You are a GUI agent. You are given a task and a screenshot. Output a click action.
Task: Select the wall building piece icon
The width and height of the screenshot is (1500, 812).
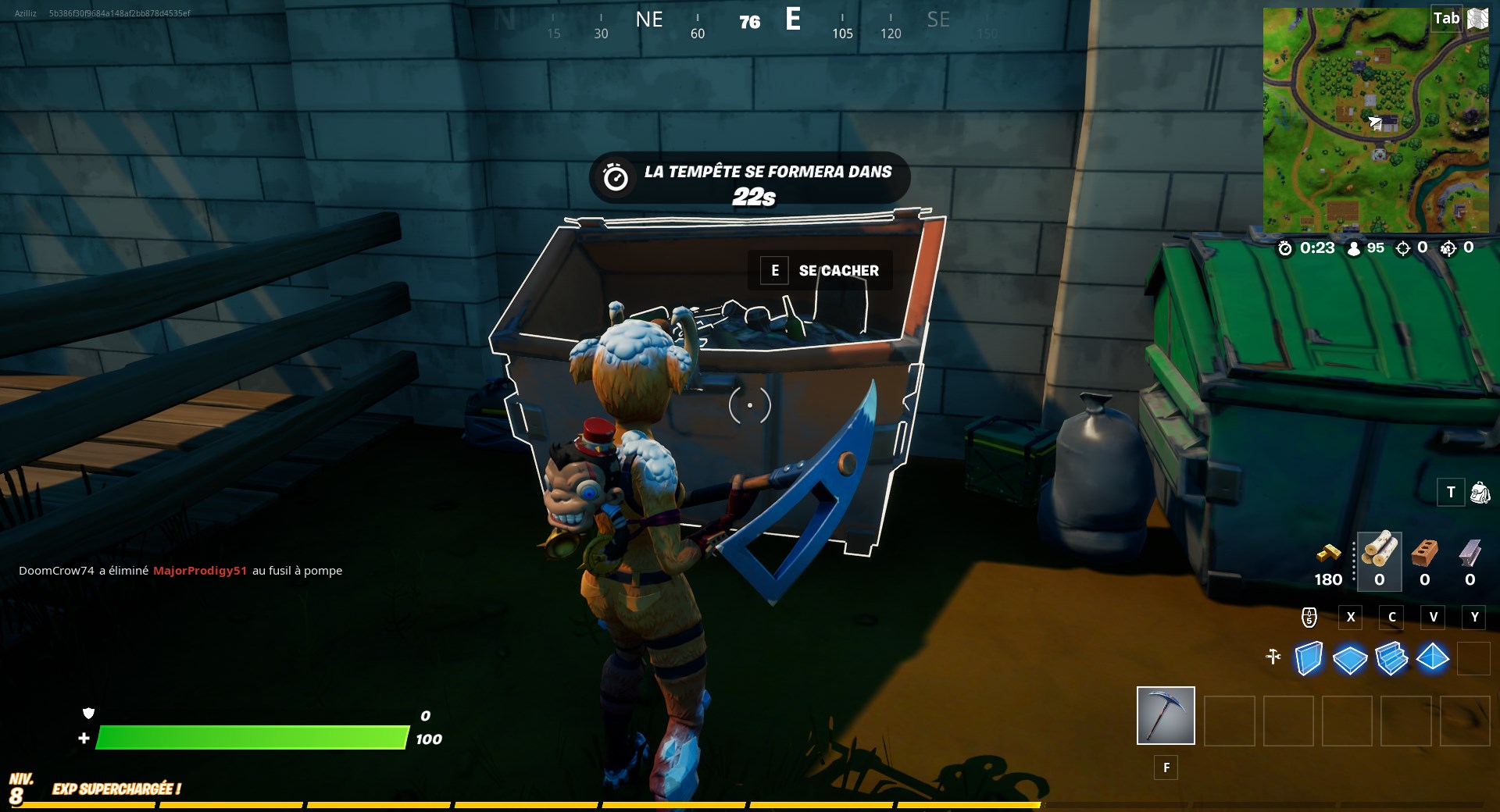click(1309, 658)
